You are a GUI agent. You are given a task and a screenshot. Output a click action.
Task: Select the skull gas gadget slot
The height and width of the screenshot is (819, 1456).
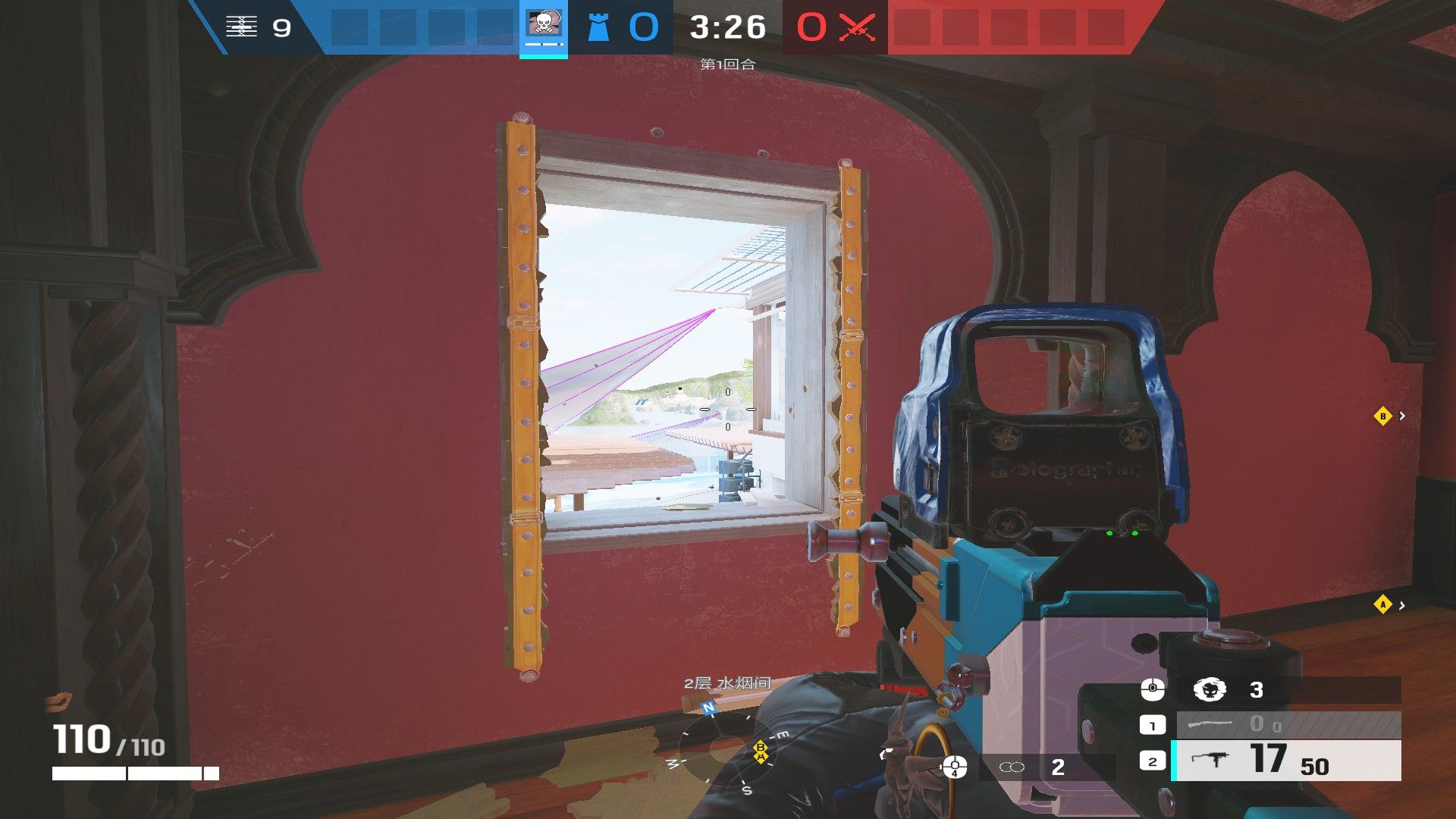(1210, 690)
